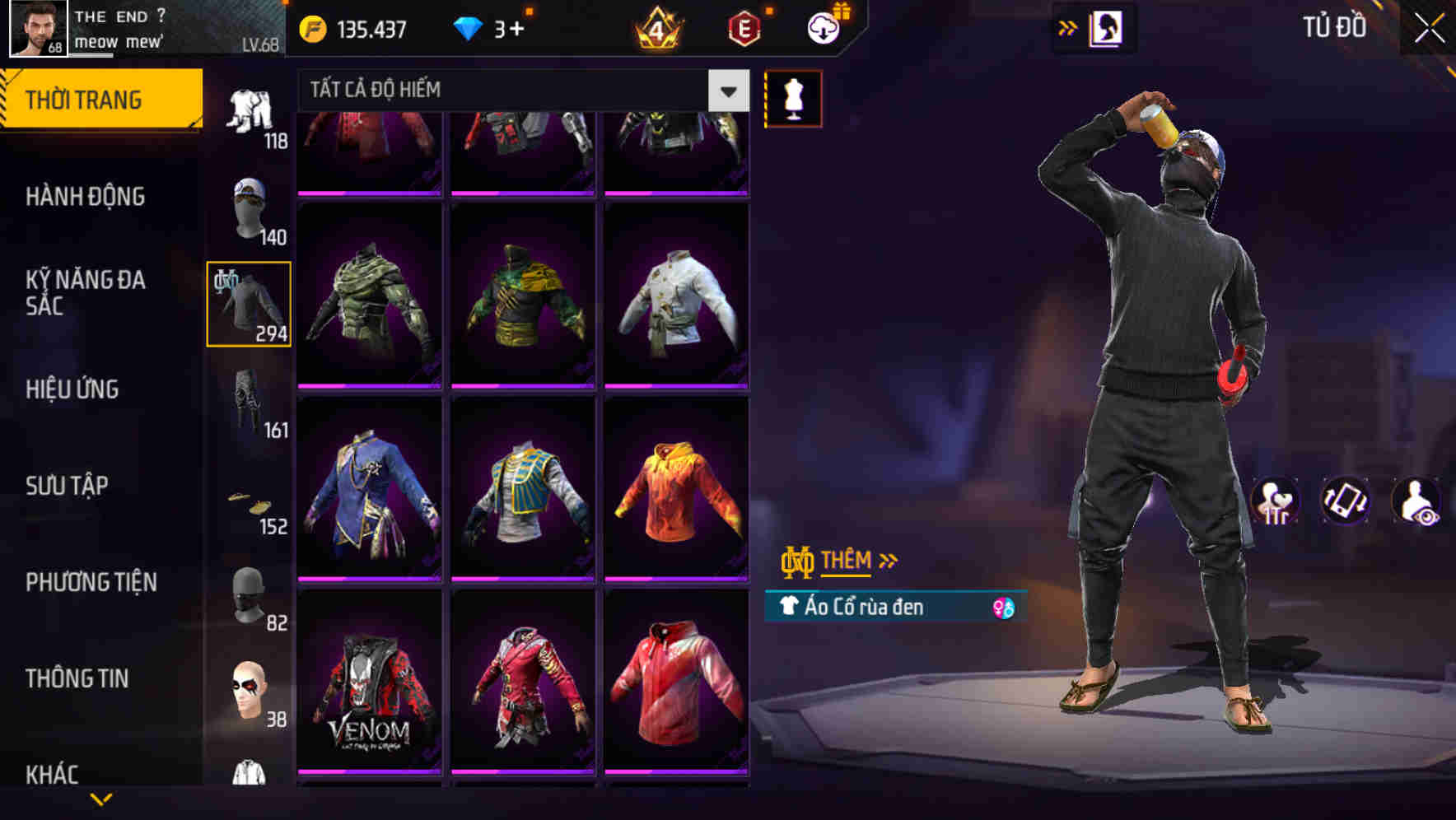This screenshot has height=820, width=1456.
Task: Click the THÊM button
Action: click(x=848, y=560)
